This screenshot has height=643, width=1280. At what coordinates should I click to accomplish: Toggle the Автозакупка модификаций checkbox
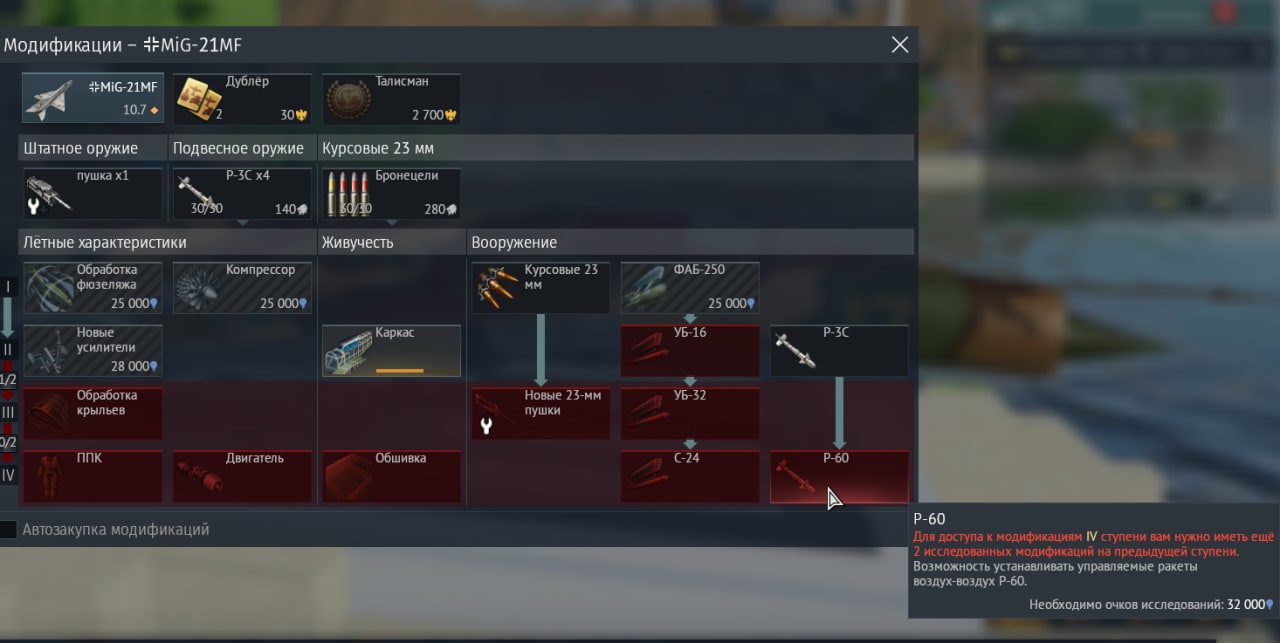pos(8,530)
